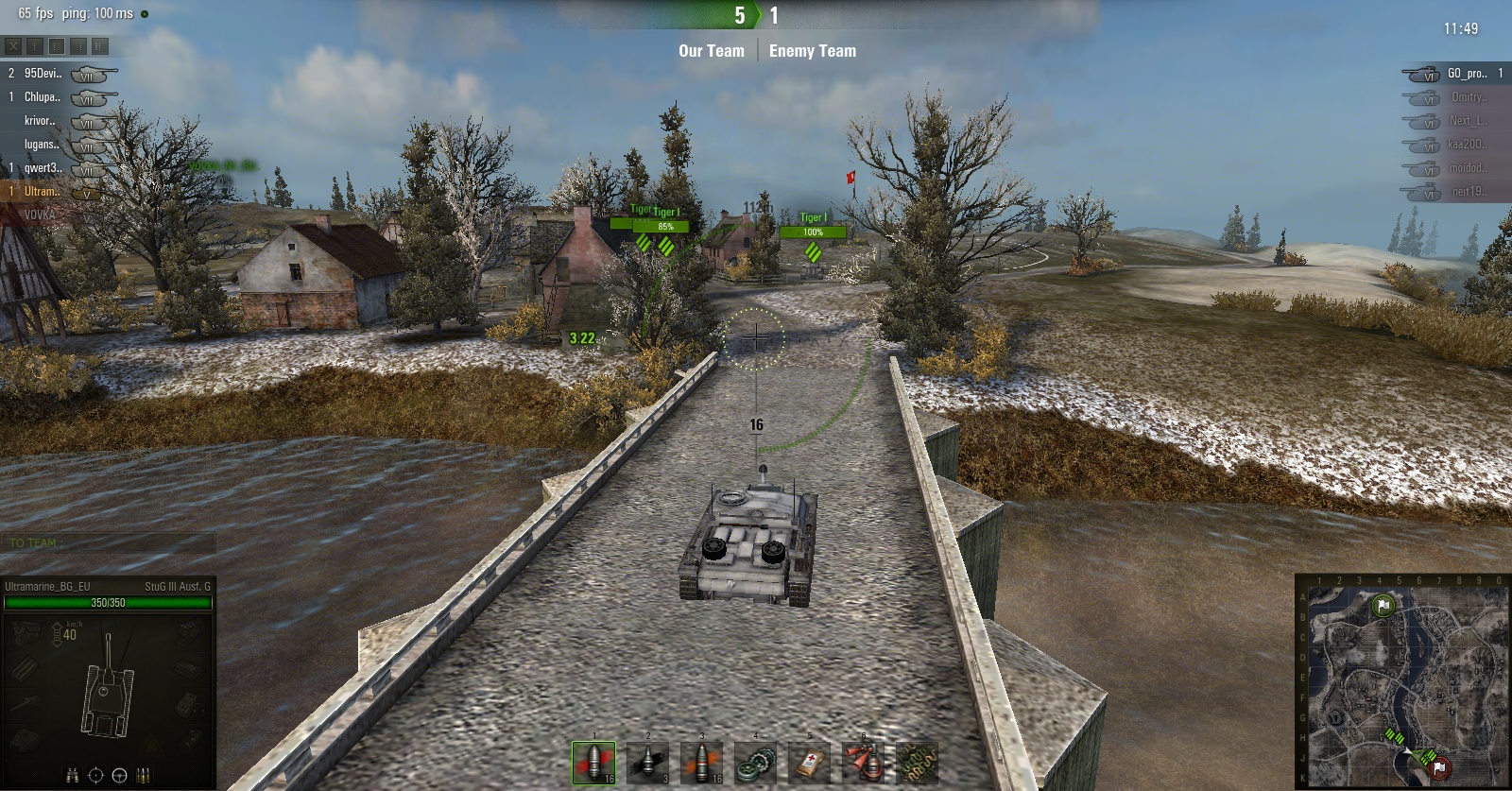
Task: Activate the first aid kit consumable
Action: (x=810, y=763)
